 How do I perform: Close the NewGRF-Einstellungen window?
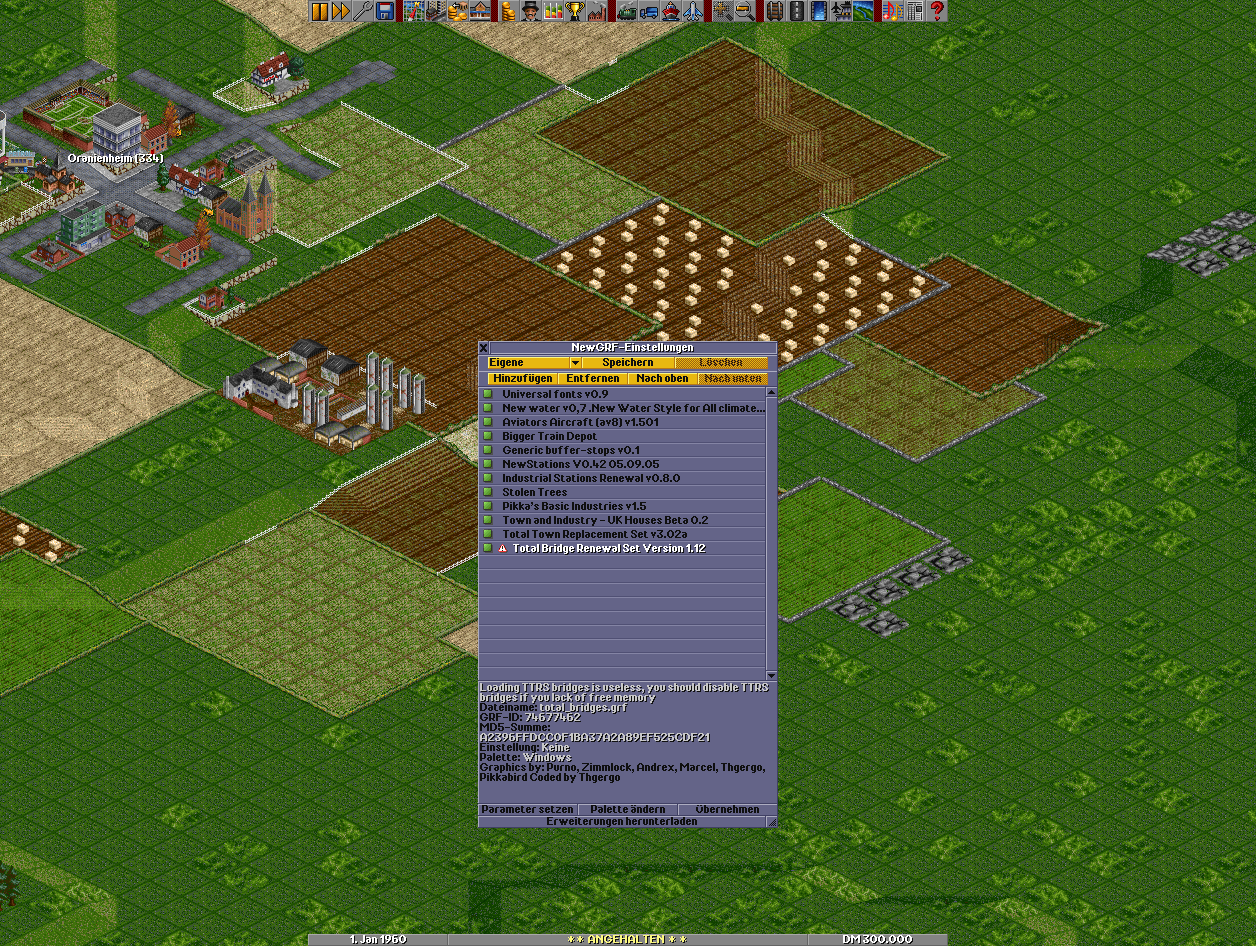(x=484, y=348)
